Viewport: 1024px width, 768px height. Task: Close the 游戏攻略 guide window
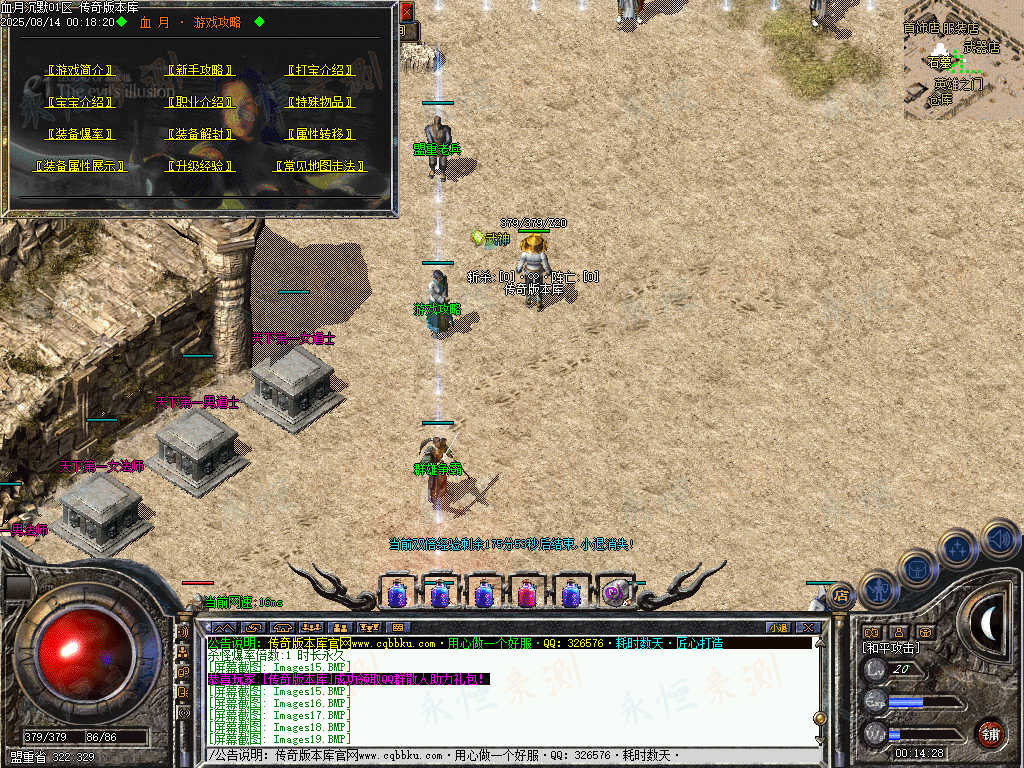click(x=406, y=12)
